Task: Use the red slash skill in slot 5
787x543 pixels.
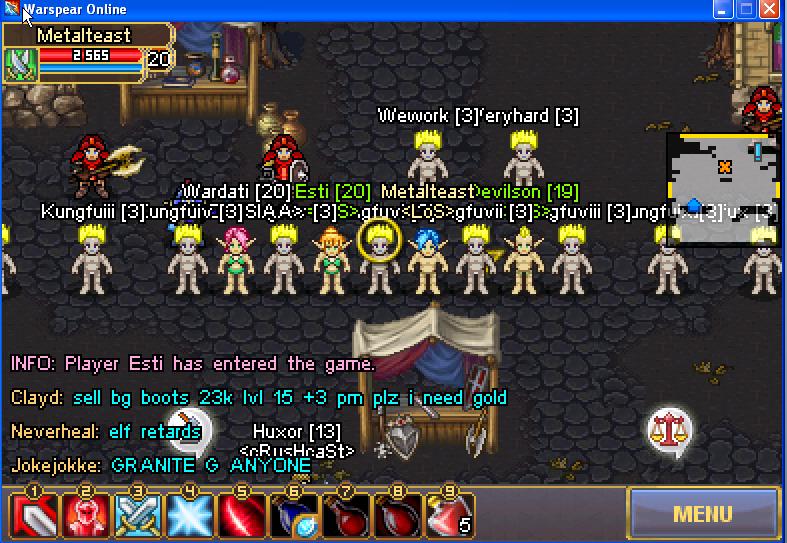Action: tap(240, 516)
